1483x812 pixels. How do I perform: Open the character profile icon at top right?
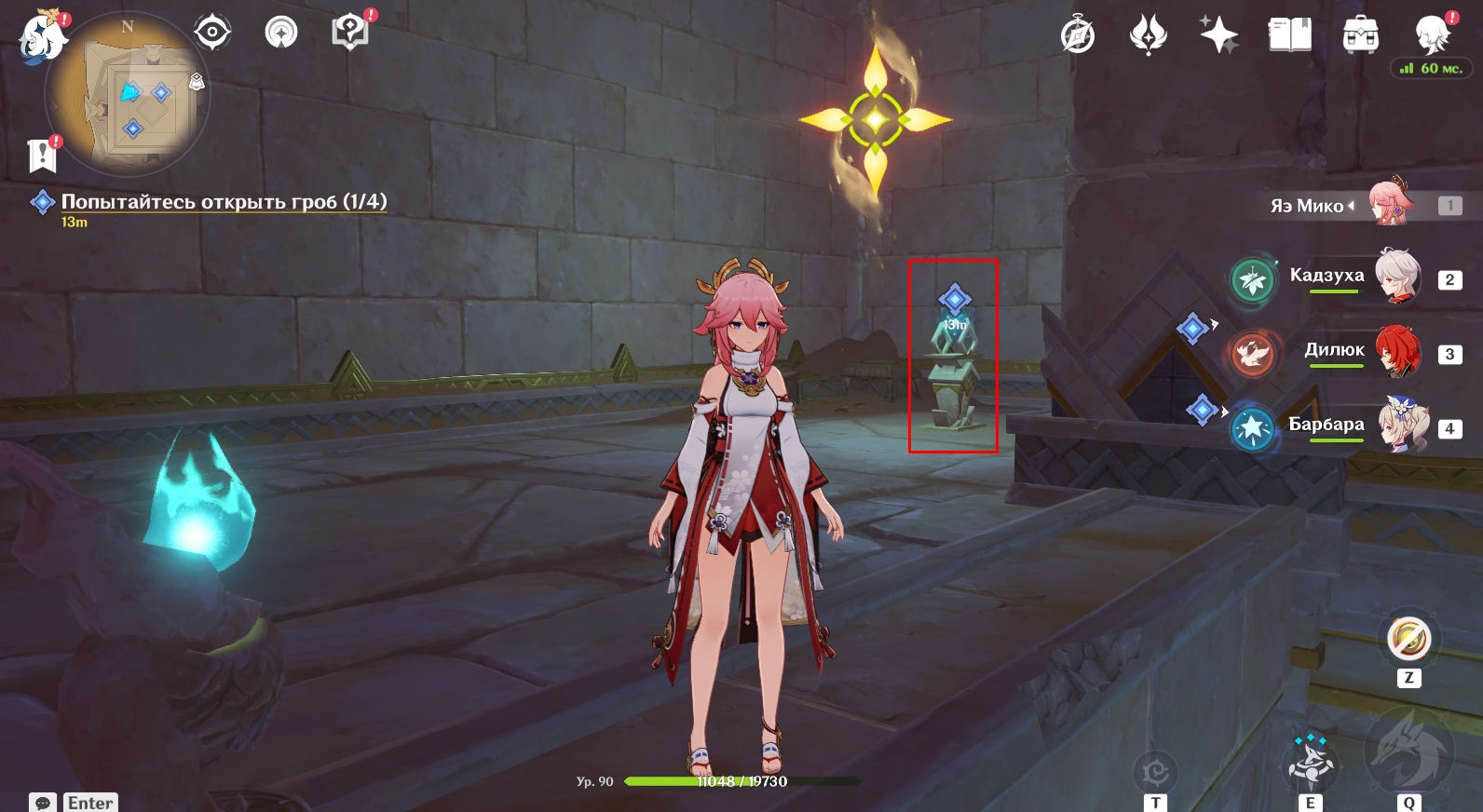1431,35
